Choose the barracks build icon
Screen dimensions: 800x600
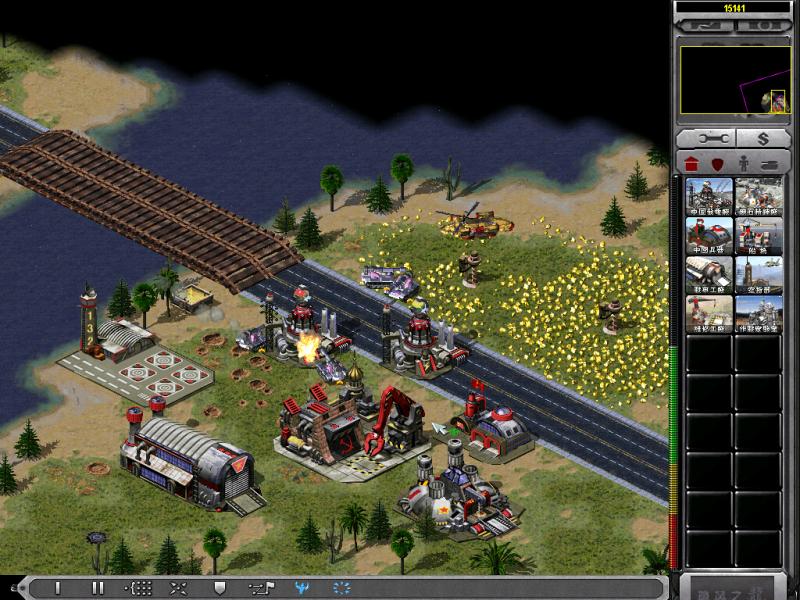(709, 236)
